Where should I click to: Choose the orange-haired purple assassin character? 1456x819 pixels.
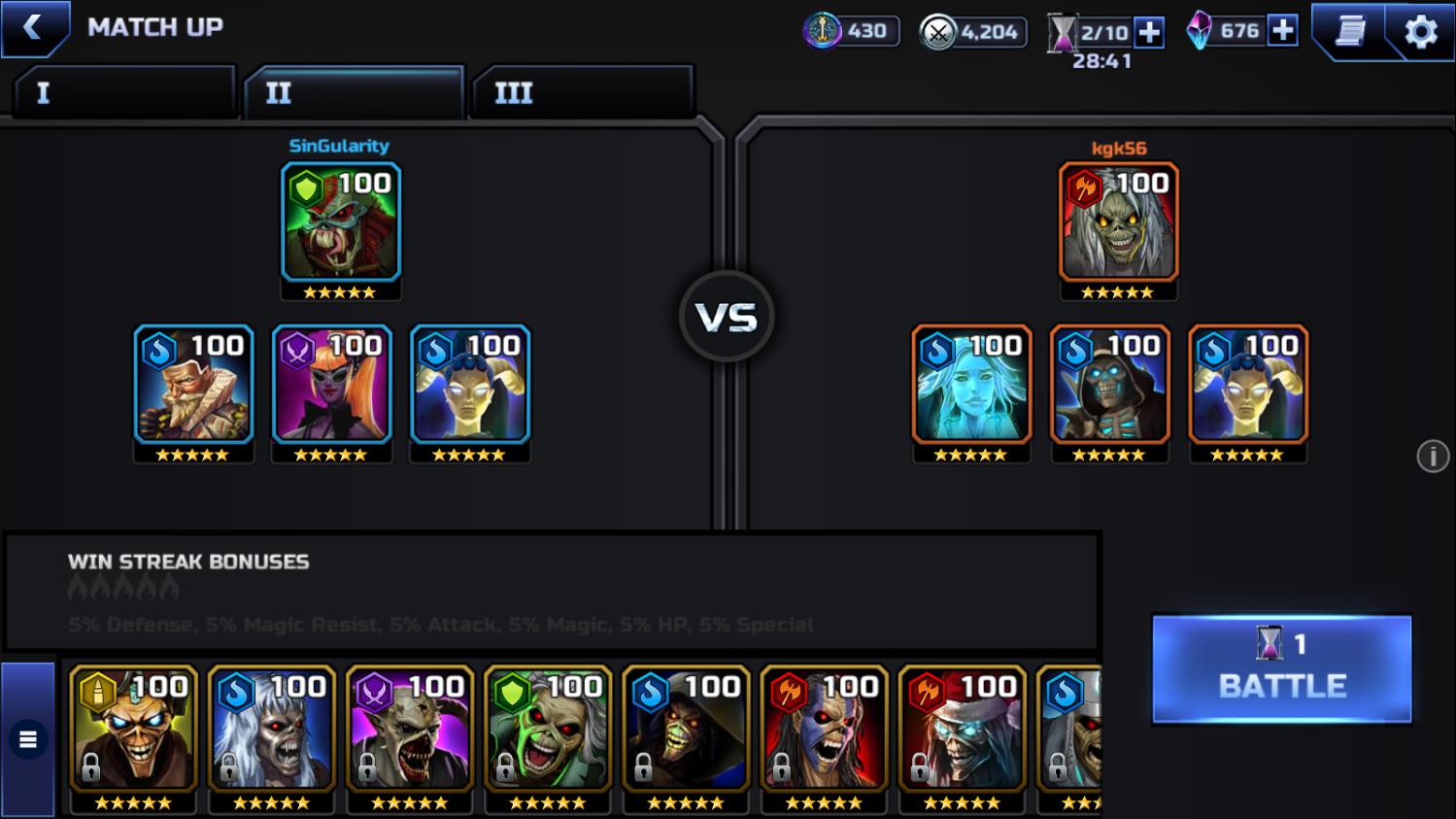[x=331, y=386]
